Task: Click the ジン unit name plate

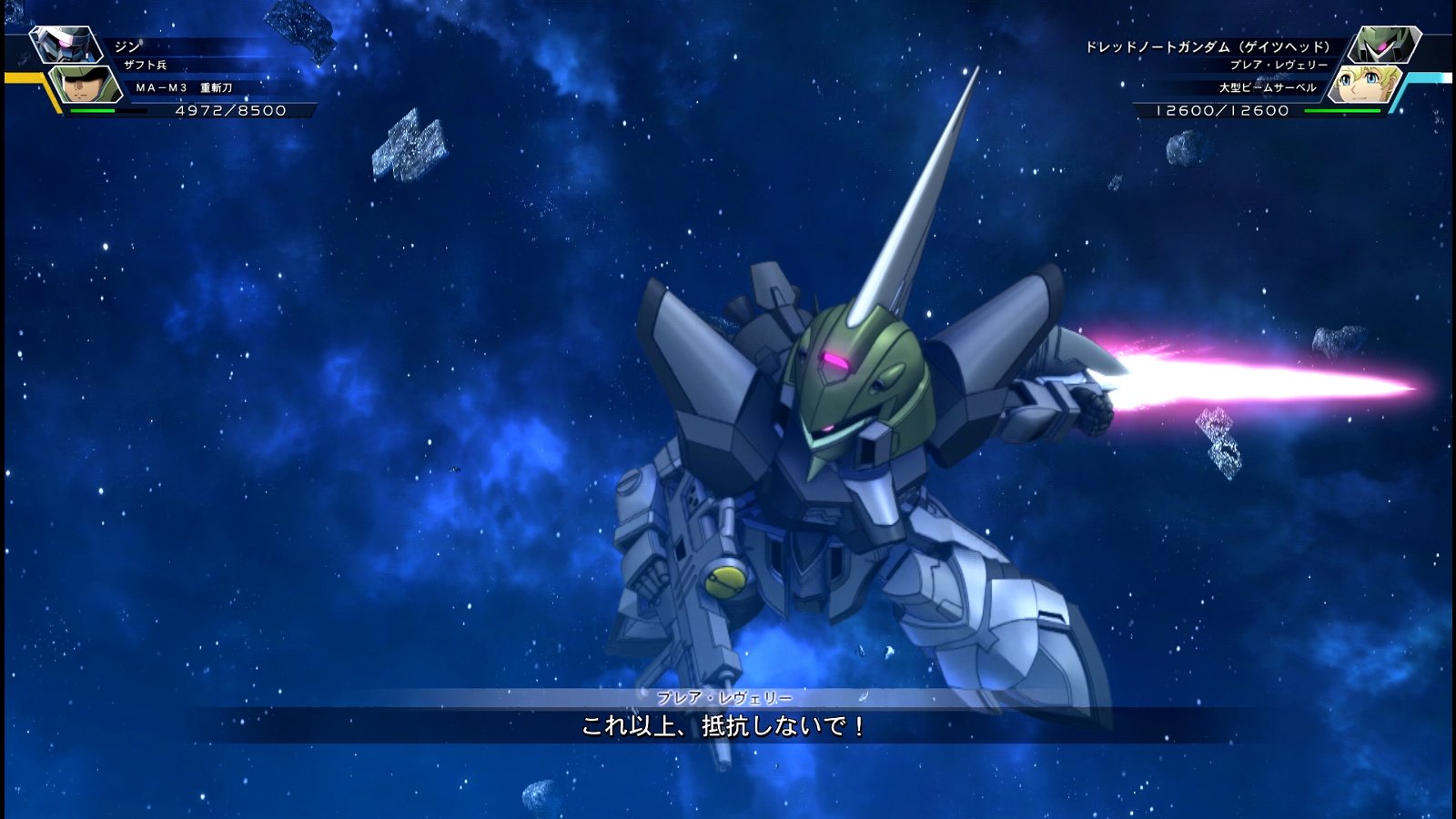Action: 127,46
